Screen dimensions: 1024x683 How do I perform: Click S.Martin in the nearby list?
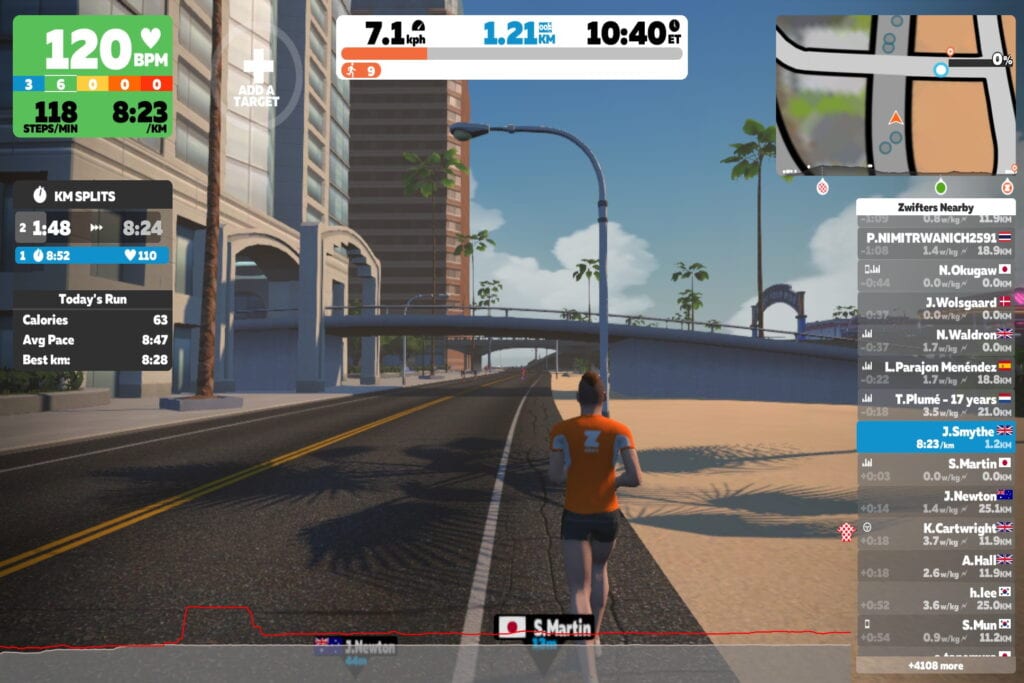click(935, 470)
